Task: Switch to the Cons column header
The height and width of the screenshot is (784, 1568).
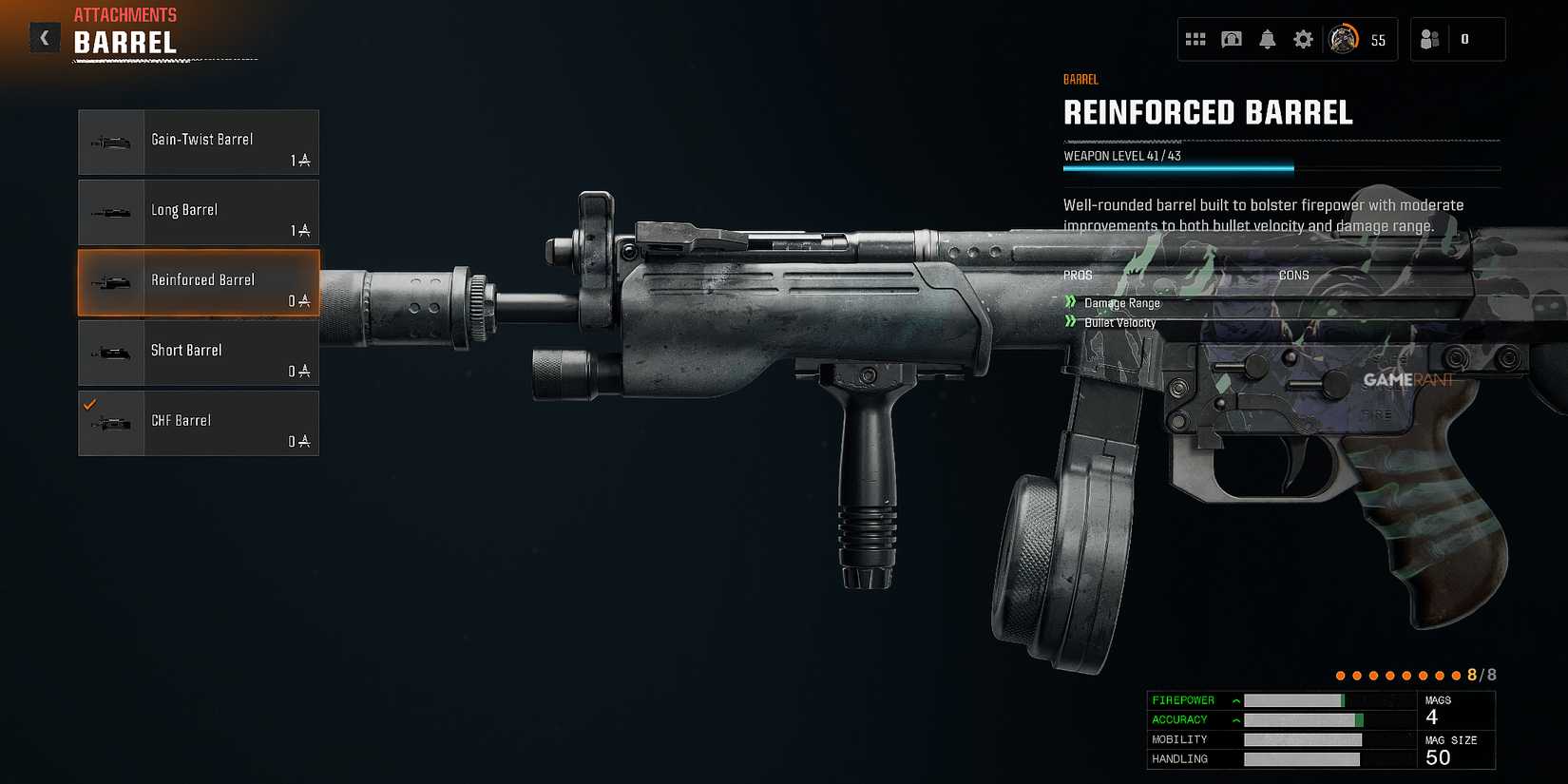Action: (x=1294, y=275)
